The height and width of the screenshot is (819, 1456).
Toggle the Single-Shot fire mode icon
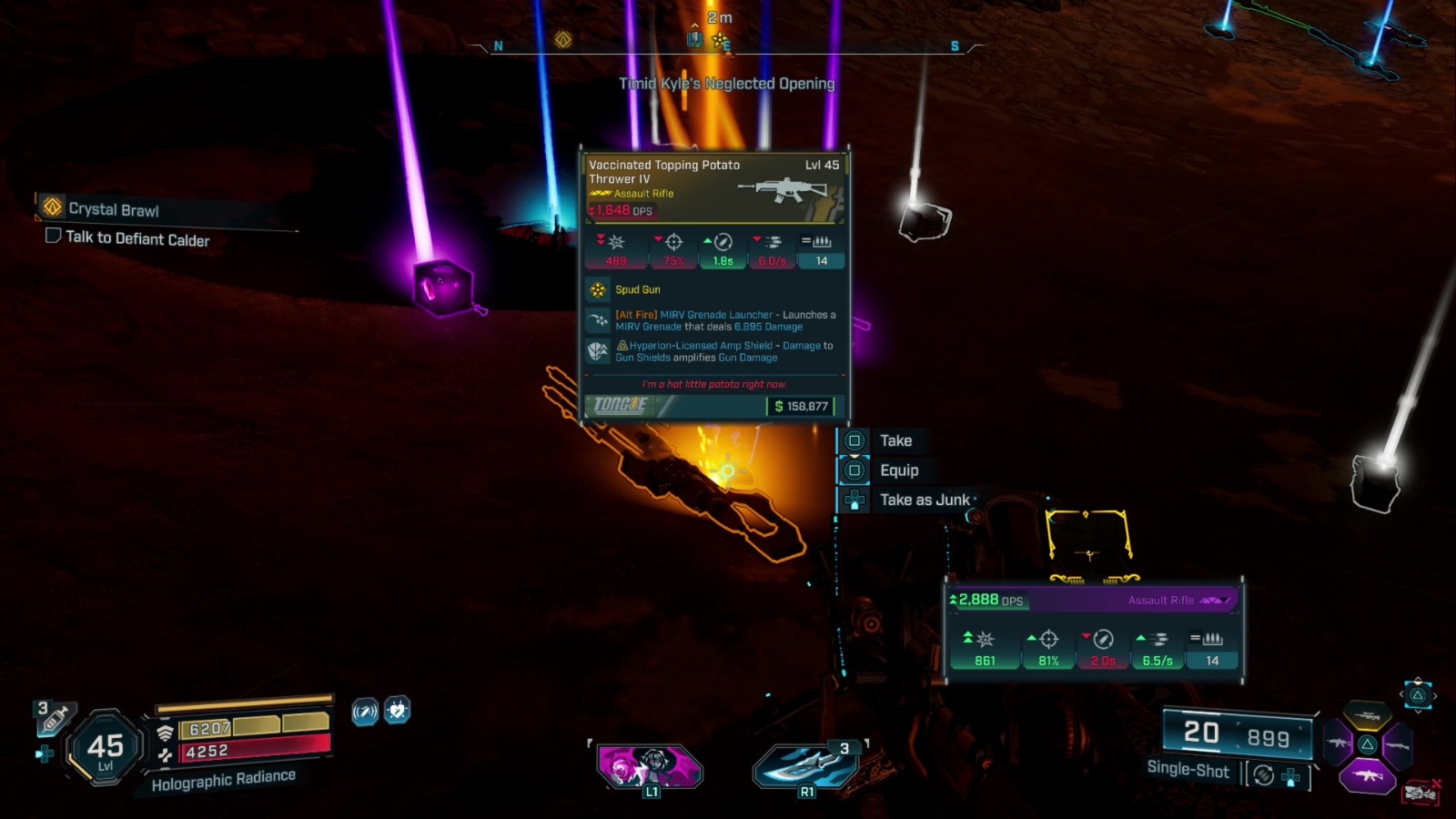point(1263,775)
